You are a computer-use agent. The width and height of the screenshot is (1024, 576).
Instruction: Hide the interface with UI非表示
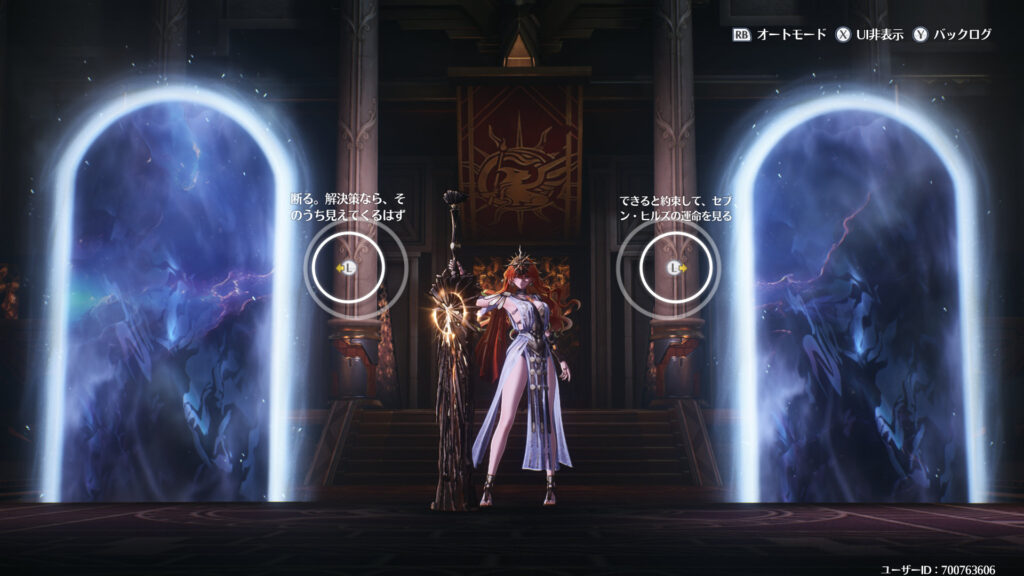[x=870, y=34]
